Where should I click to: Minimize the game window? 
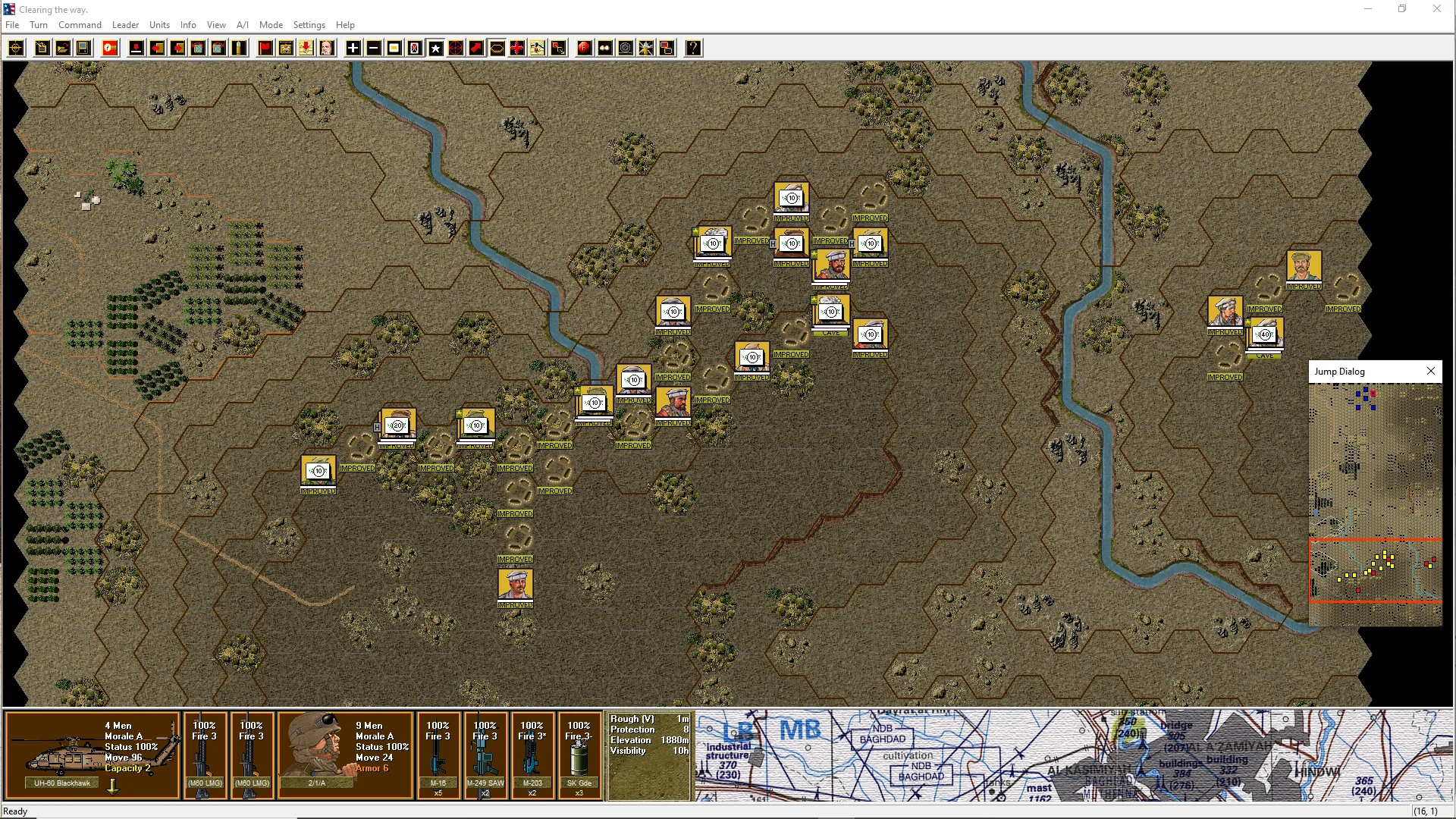tap(1368, 9)
